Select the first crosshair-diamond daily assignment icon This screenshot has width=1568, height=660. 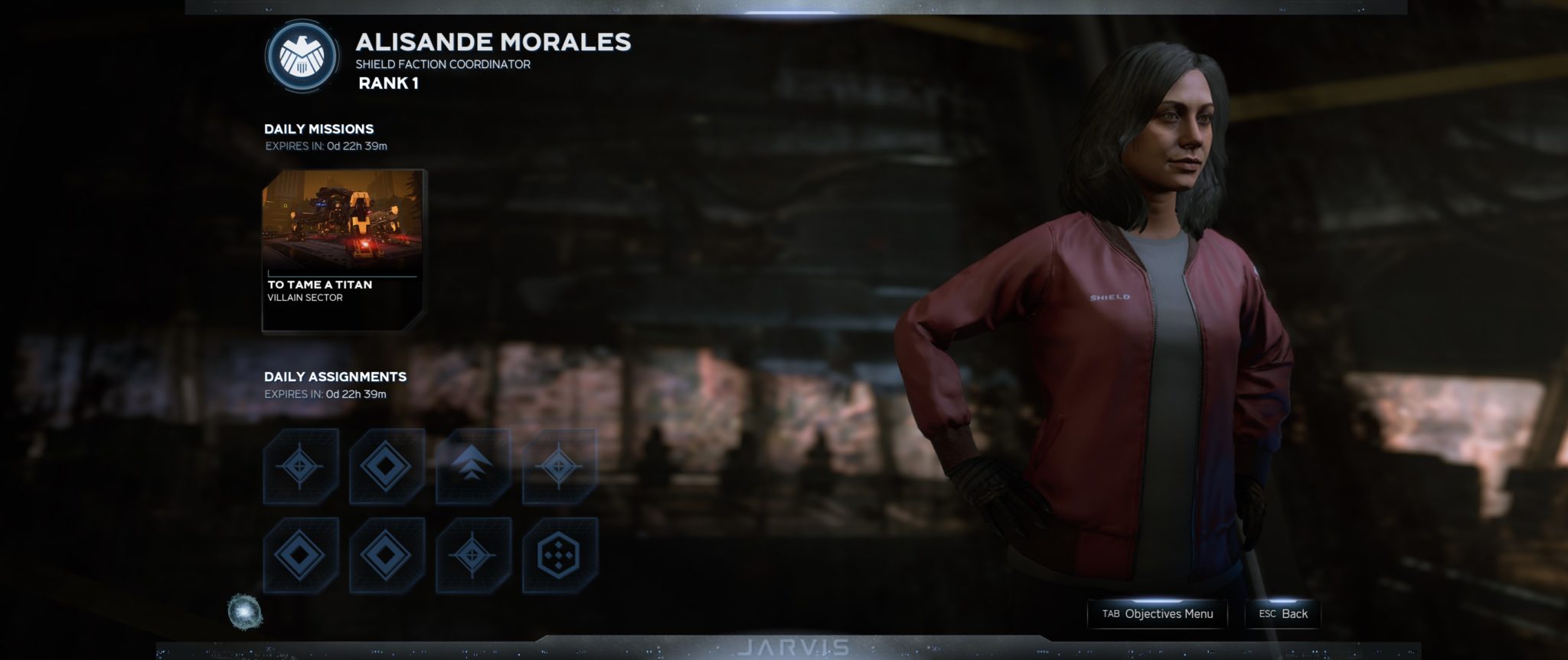302,465
